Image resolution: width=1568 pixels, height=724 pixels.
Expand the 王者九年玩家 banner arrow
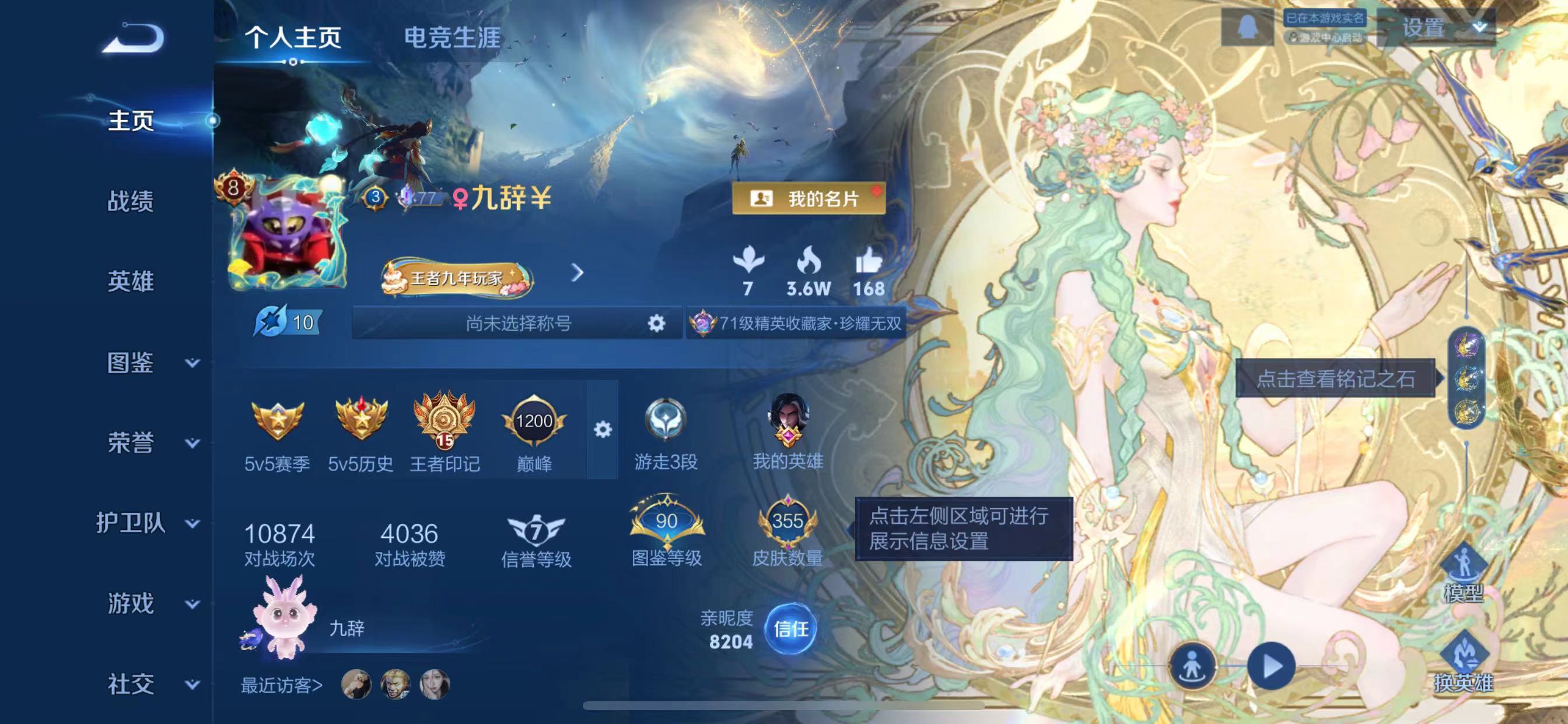[577, 275]
